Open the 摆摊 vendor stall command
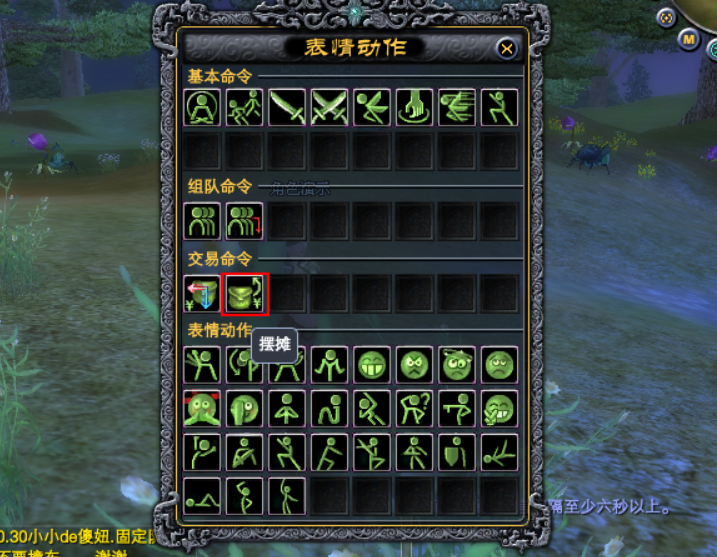The image size is (717, 557). tap(244, 293)
